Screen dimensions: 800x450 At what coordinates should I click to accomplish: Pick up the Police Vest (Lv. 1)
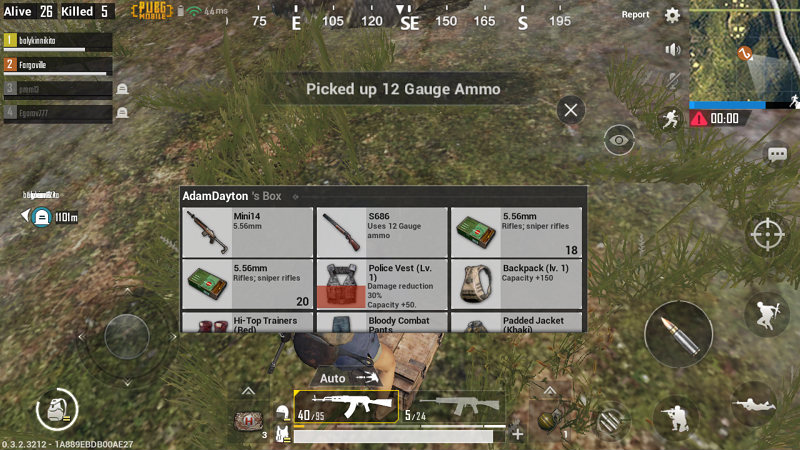point(381,284)
